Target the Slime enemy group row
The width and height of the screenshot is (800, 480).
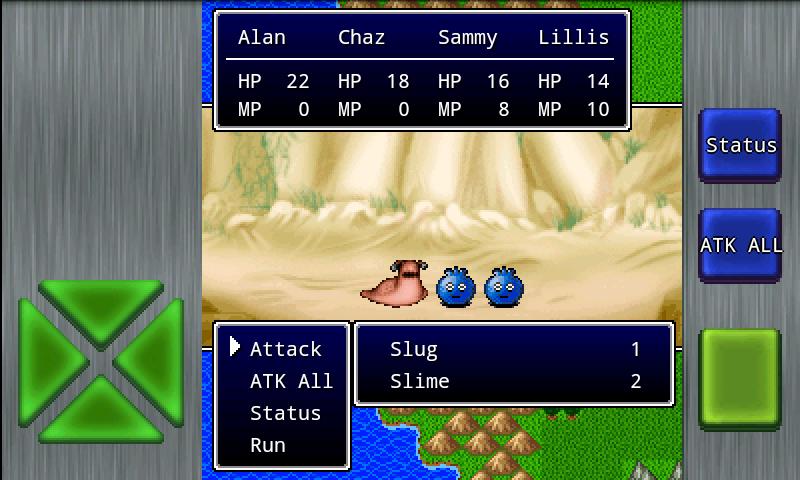pyautogui.click(x=514, y=381)
